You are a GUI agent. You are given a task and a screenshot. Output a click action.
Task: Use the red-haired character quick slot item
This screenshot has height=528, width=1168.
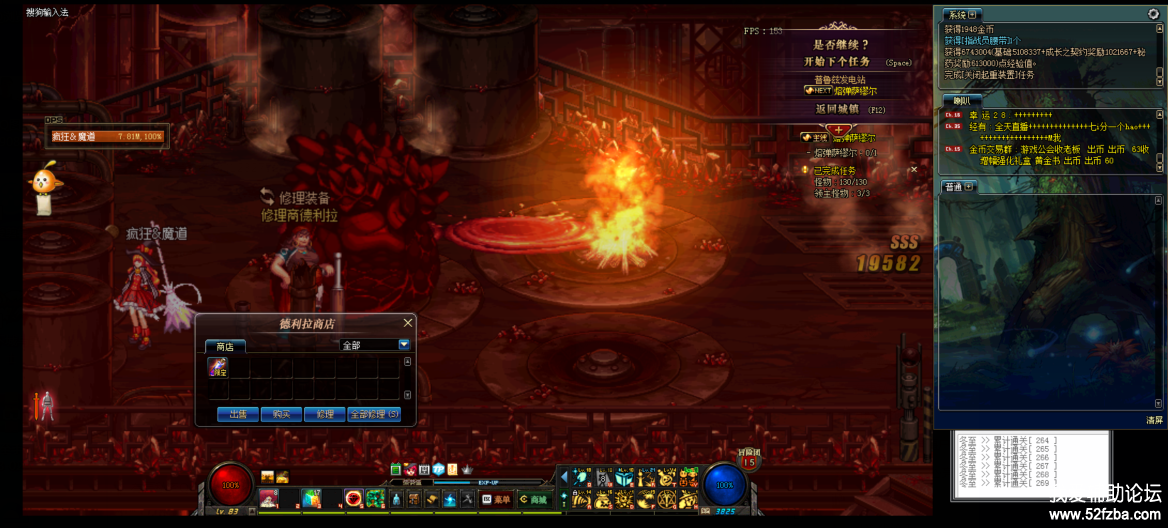click(x=269, y=498)
